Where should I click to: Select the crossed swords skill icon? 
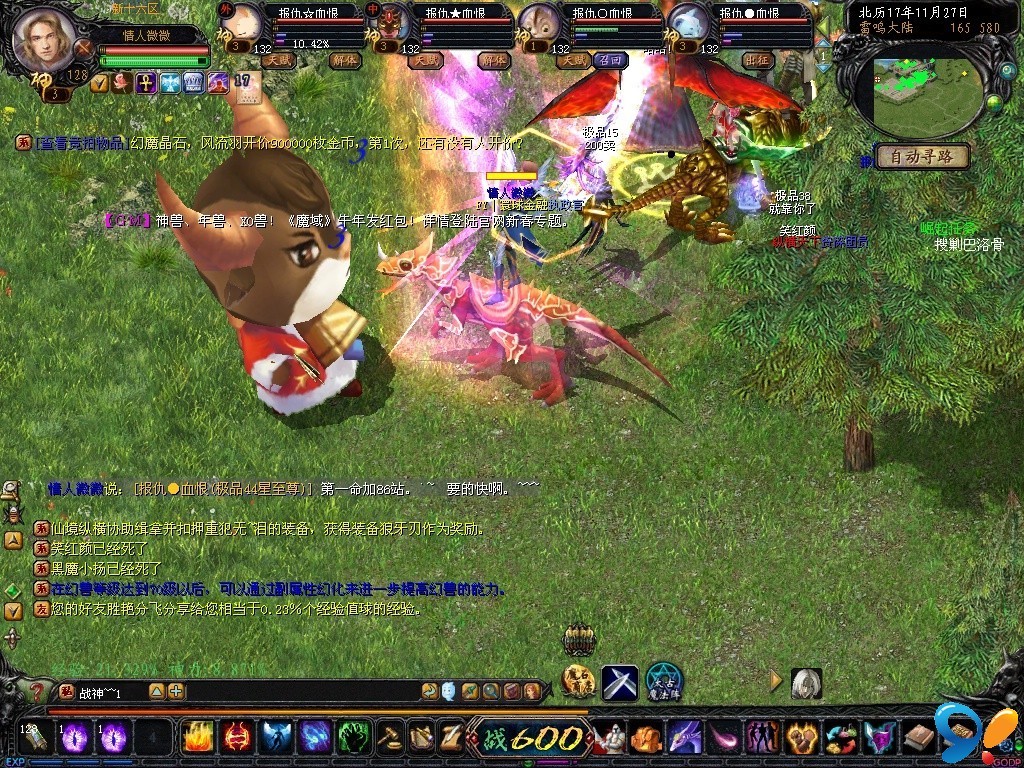pyautogui.click(x=619, y=682)
